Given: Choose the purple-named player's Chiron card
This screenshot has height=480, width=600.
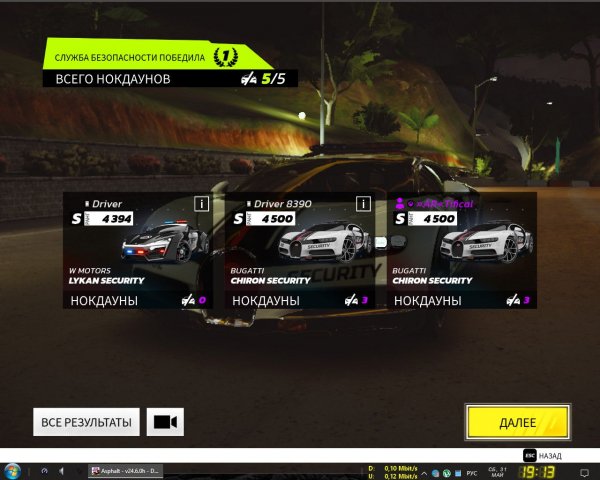Looking at the screenshot, I should 462,250.
